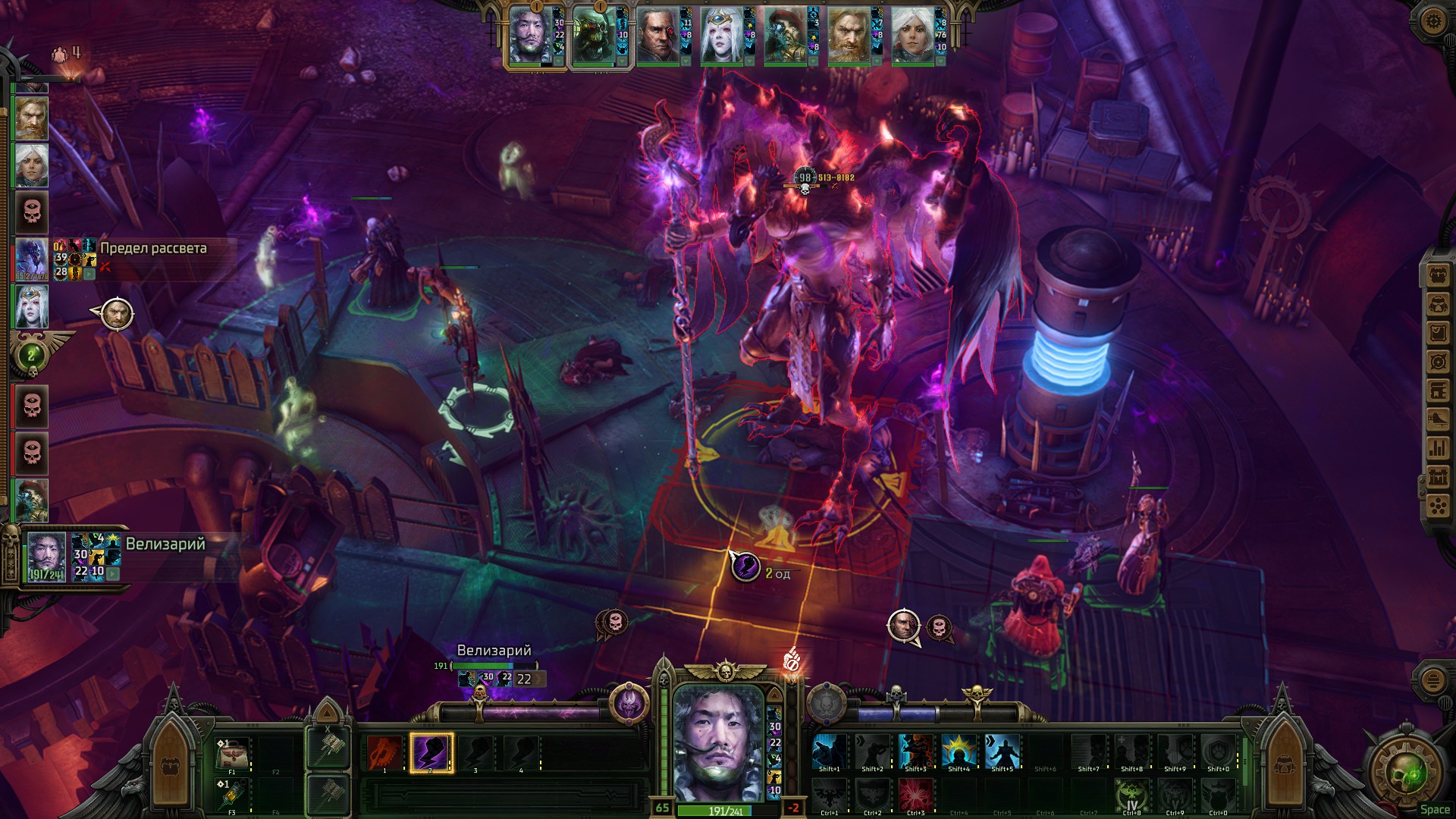
Task: Open the character sheet helmet icon
Action: 1438,304
